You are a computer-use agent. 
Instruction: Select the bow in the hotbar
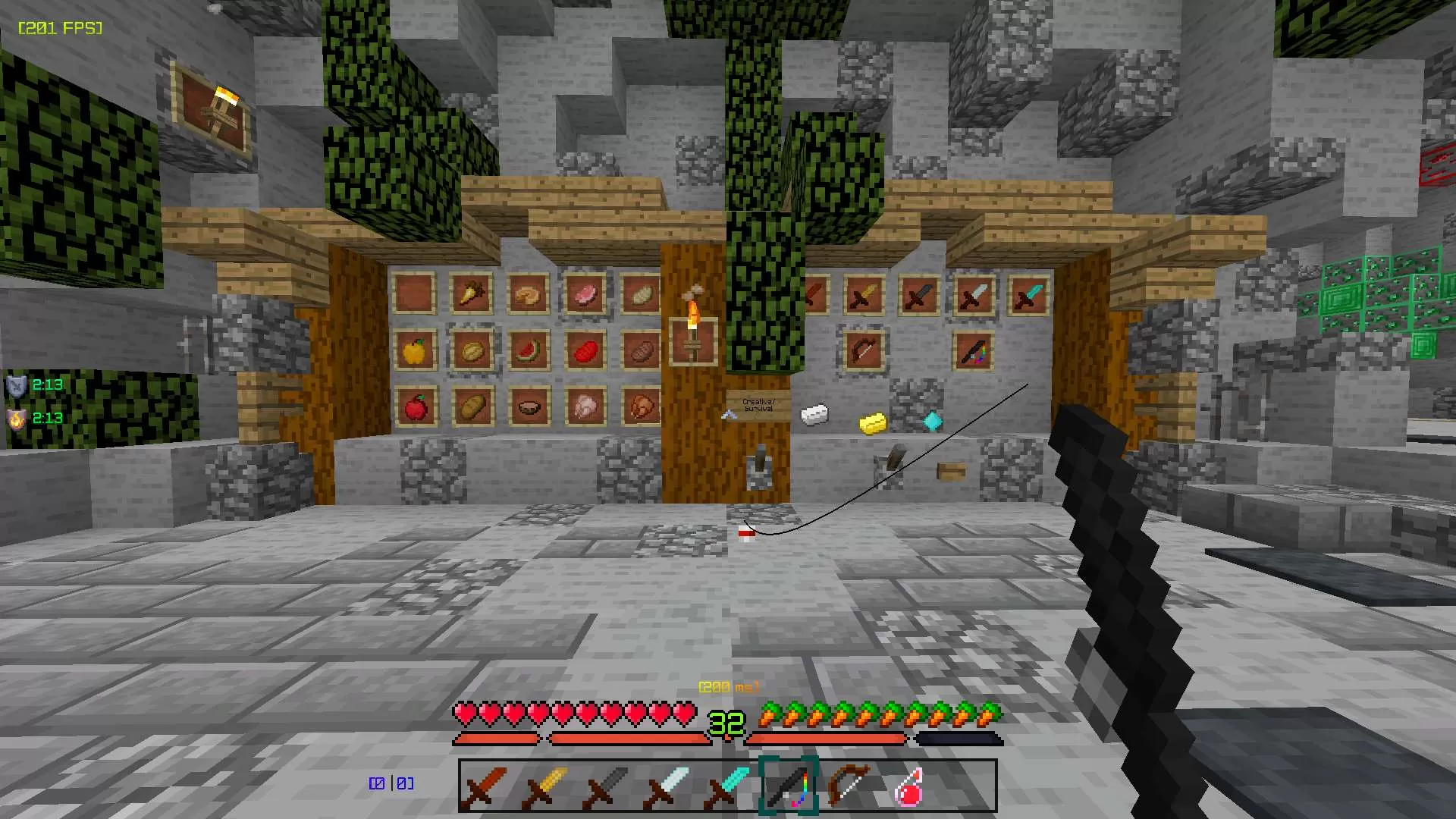click(847, 786)
